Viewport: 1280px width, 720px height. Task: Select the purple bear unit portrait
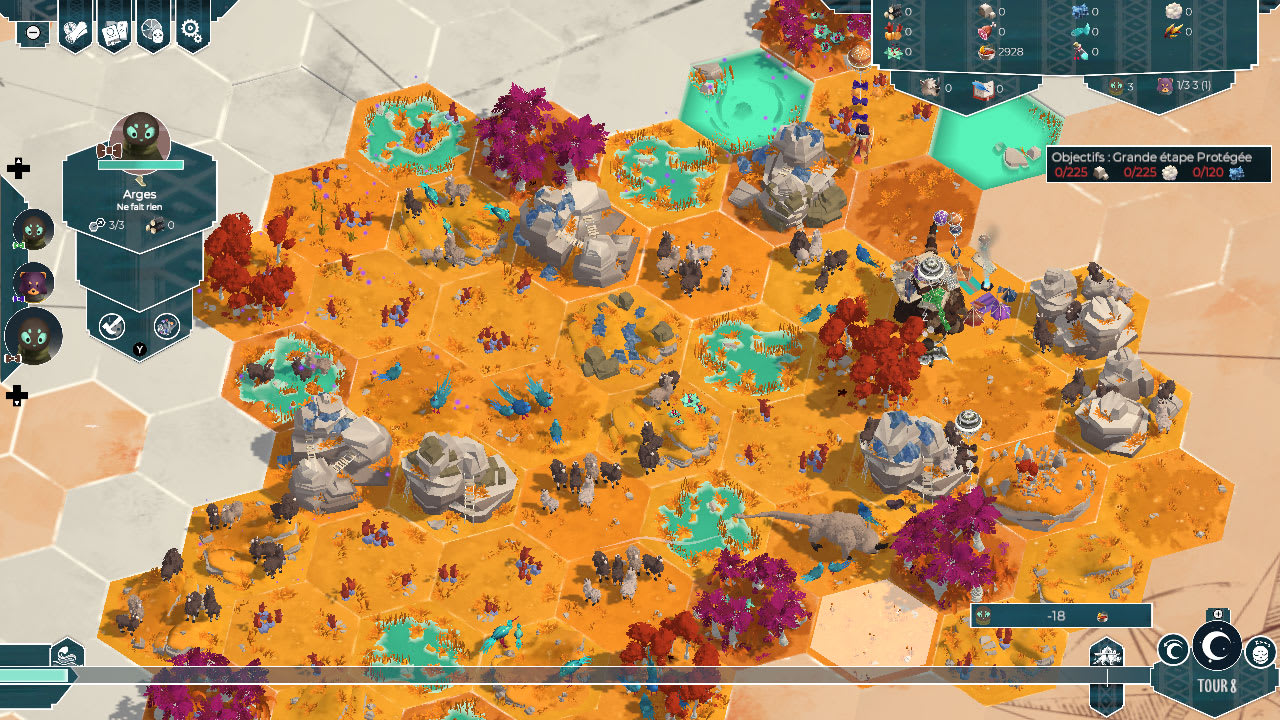[33, 284]
